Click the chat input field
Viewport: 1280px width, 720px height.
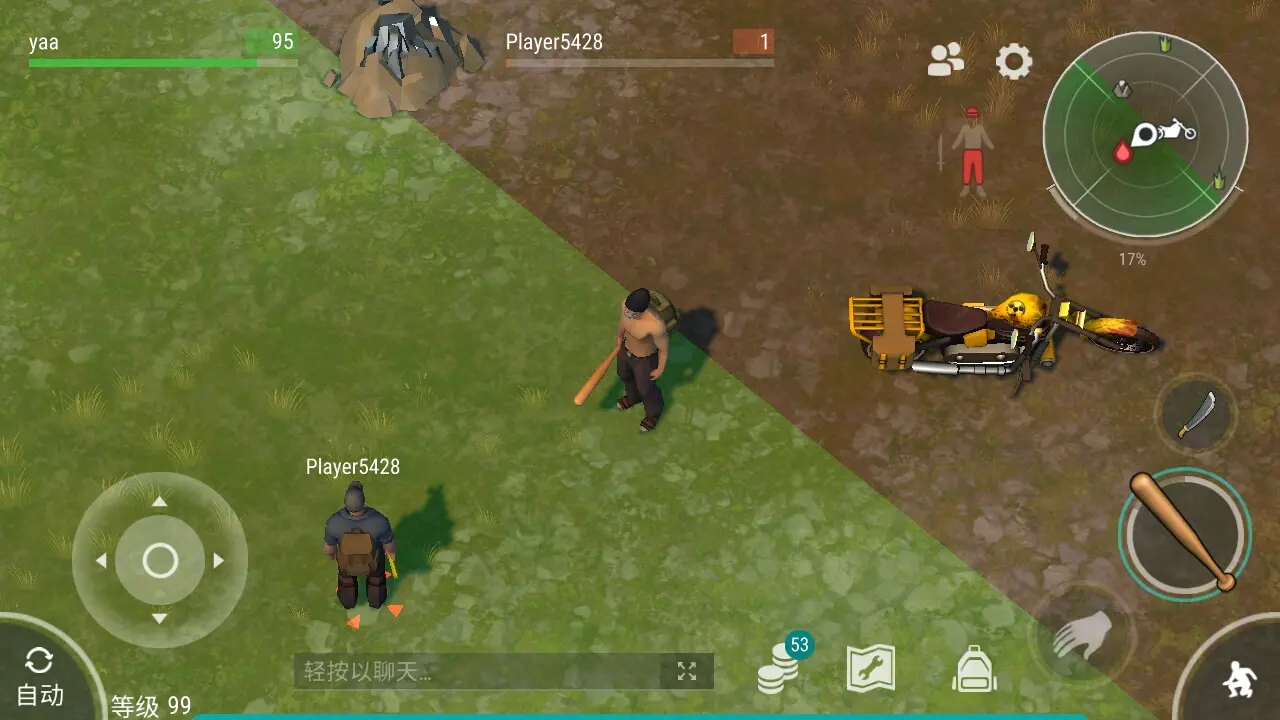point(480,671)
